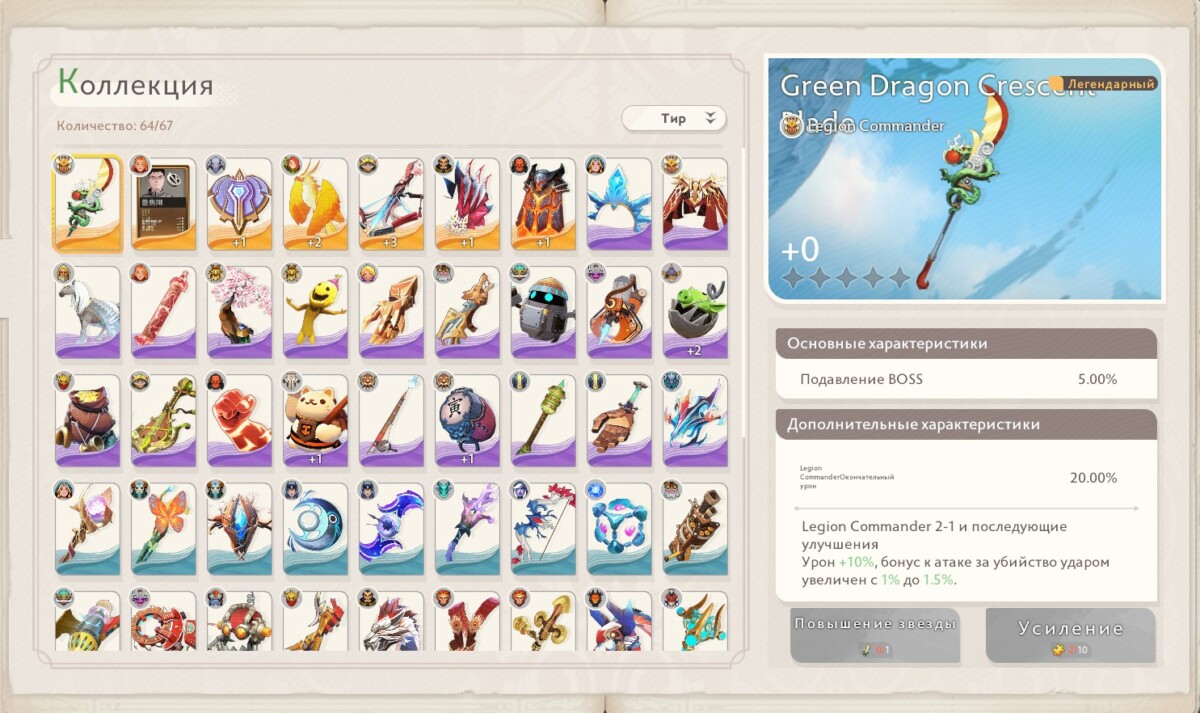
Task: Pick the brown cannon card
Action: (695, 529)
